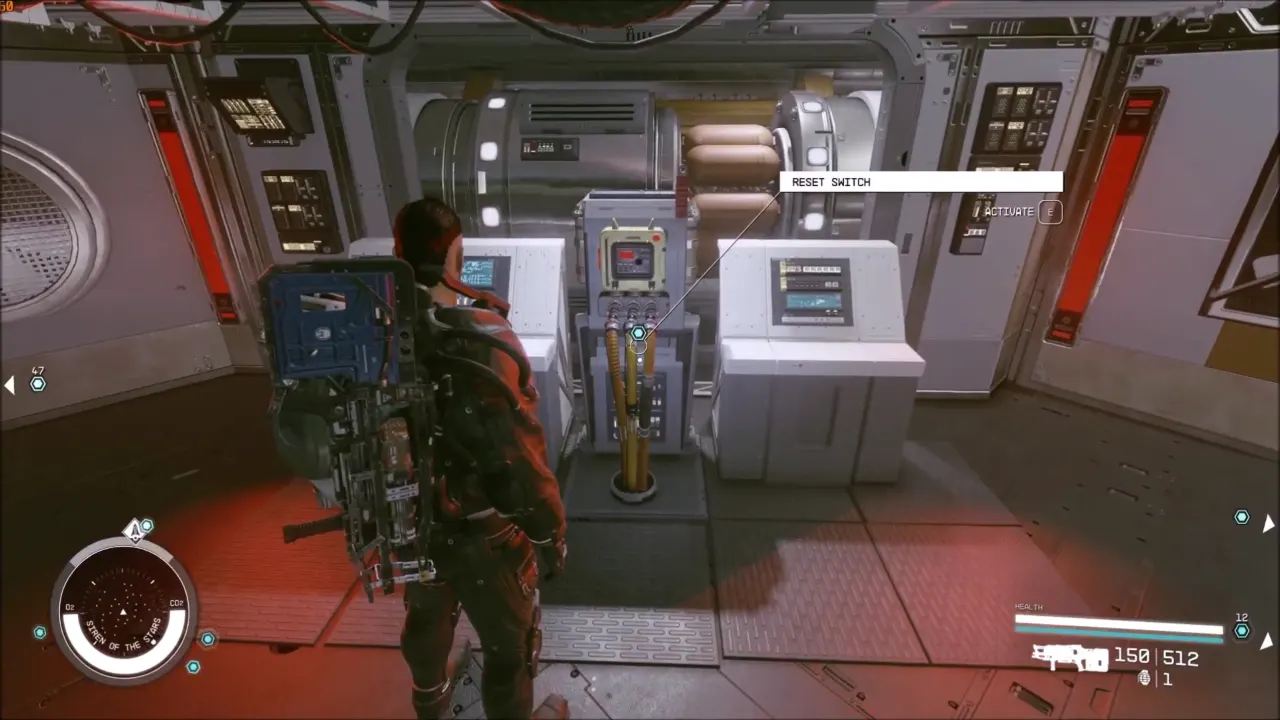Expand the left arrow indicator near the 47 counter
The height and width of the screenshot is (720, 1280).
(8, 384)
